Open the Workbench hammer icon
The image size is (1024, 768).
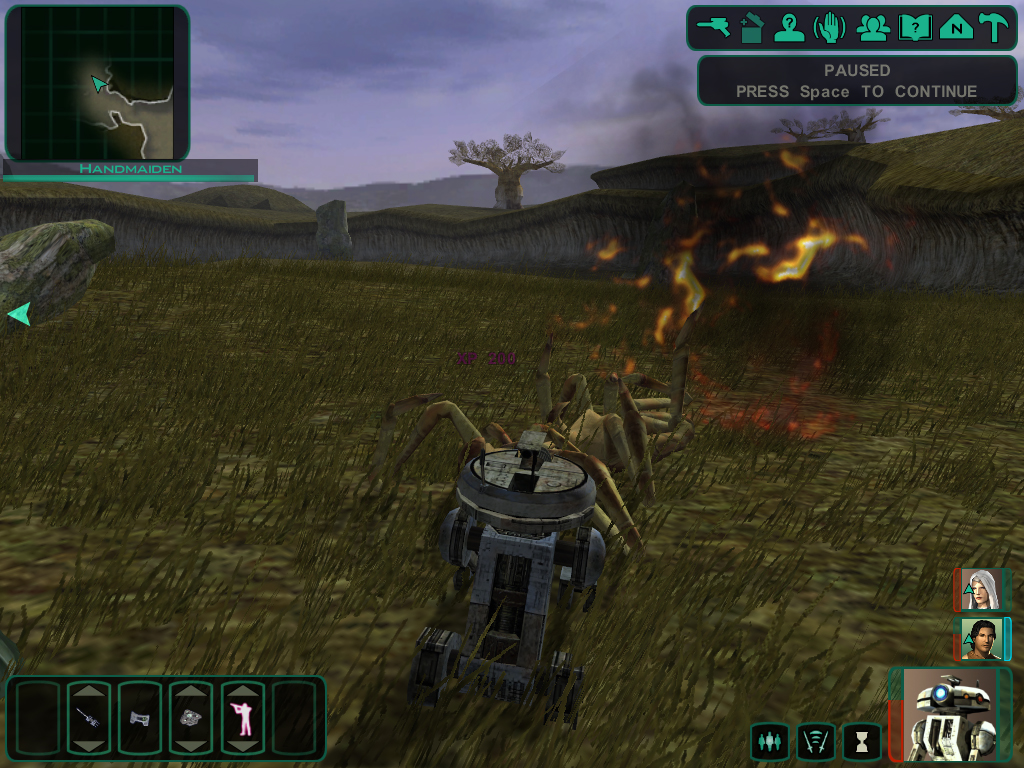[994, 28]
